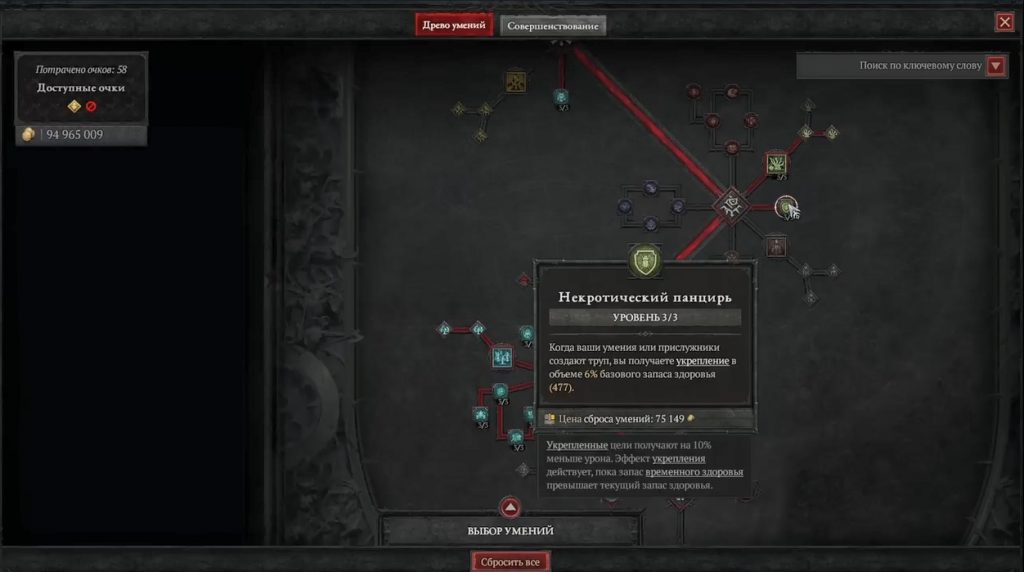Image resolution: width=1024 pixels, height=572 pixels.
Task: Open the Поиск по ключевому слову dropdown
Action: pos(995,66)
